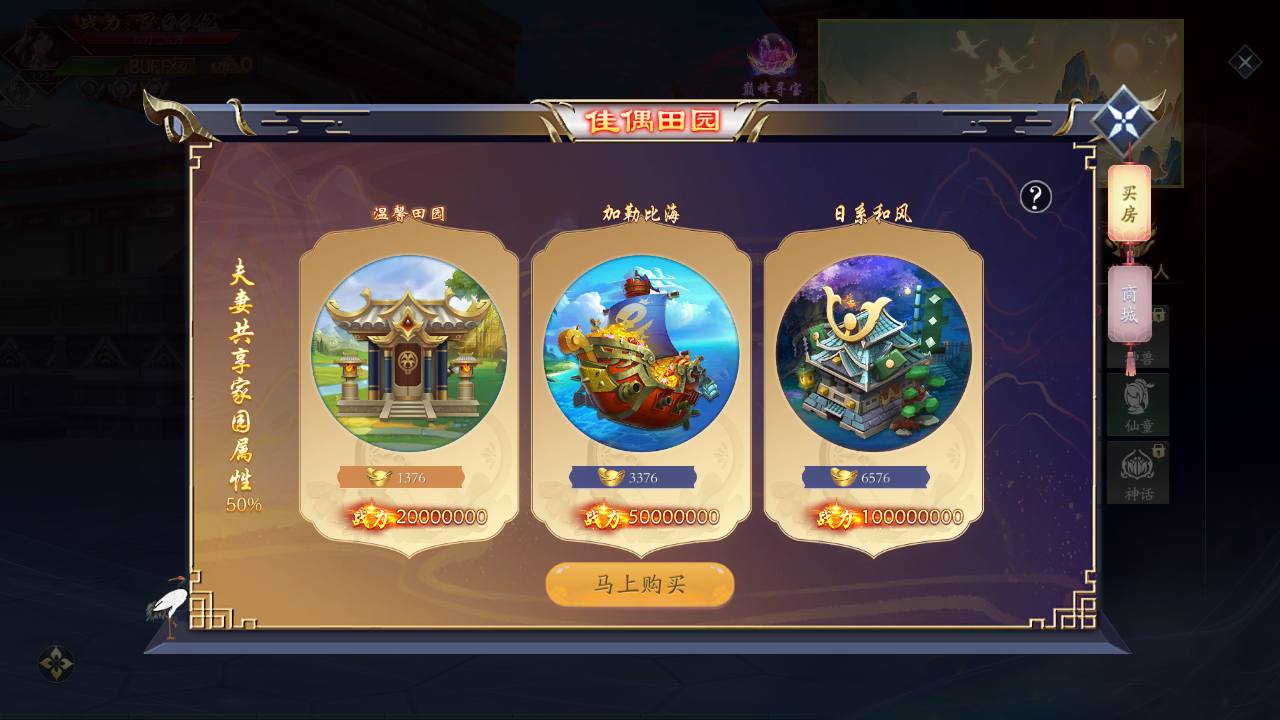Open the 神话 side menu entry
Viewport: 1280px width, 720px height.
(1138, 472)
